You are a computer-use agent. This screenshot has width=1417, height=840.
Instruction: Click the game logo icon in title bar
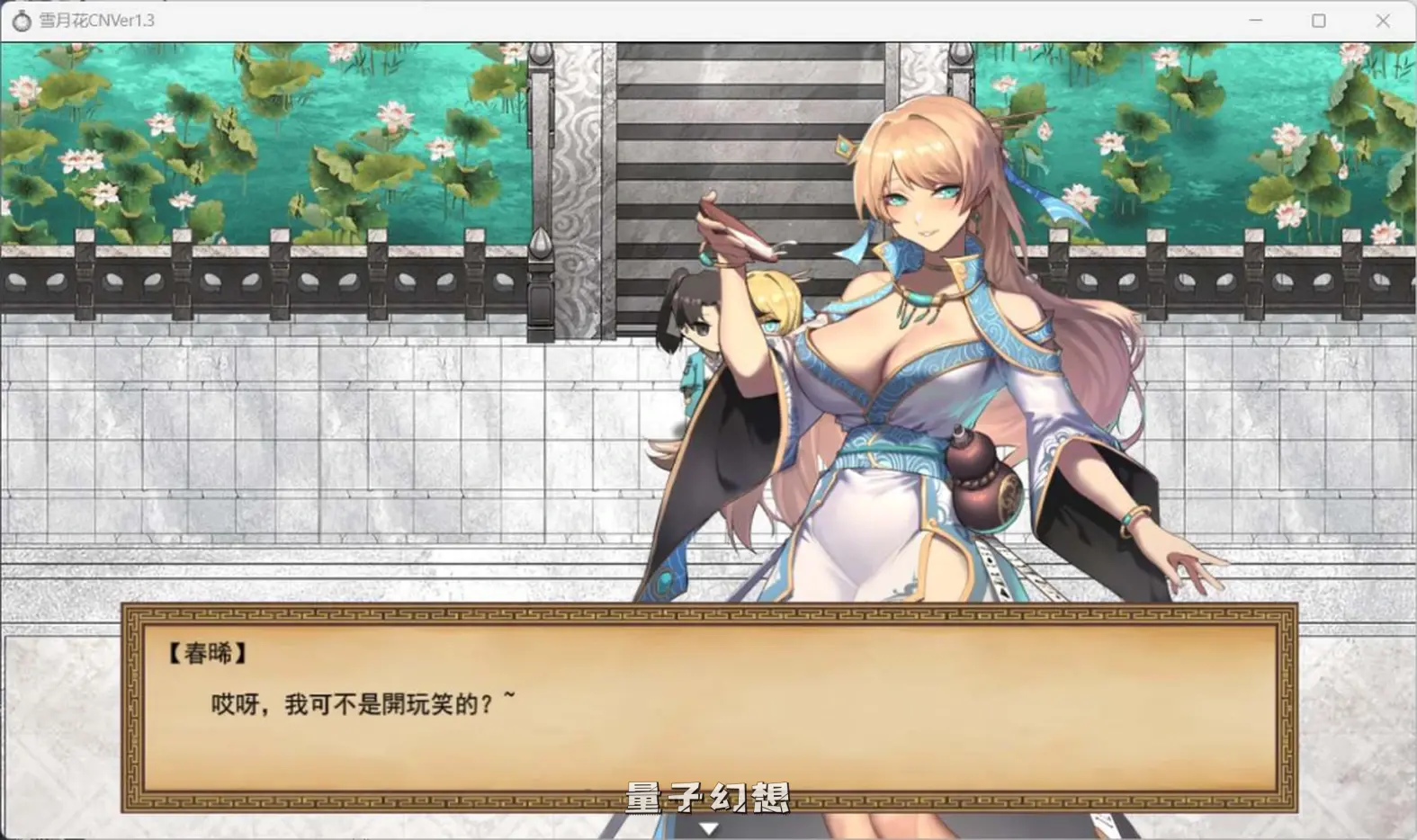pos(22,20)
